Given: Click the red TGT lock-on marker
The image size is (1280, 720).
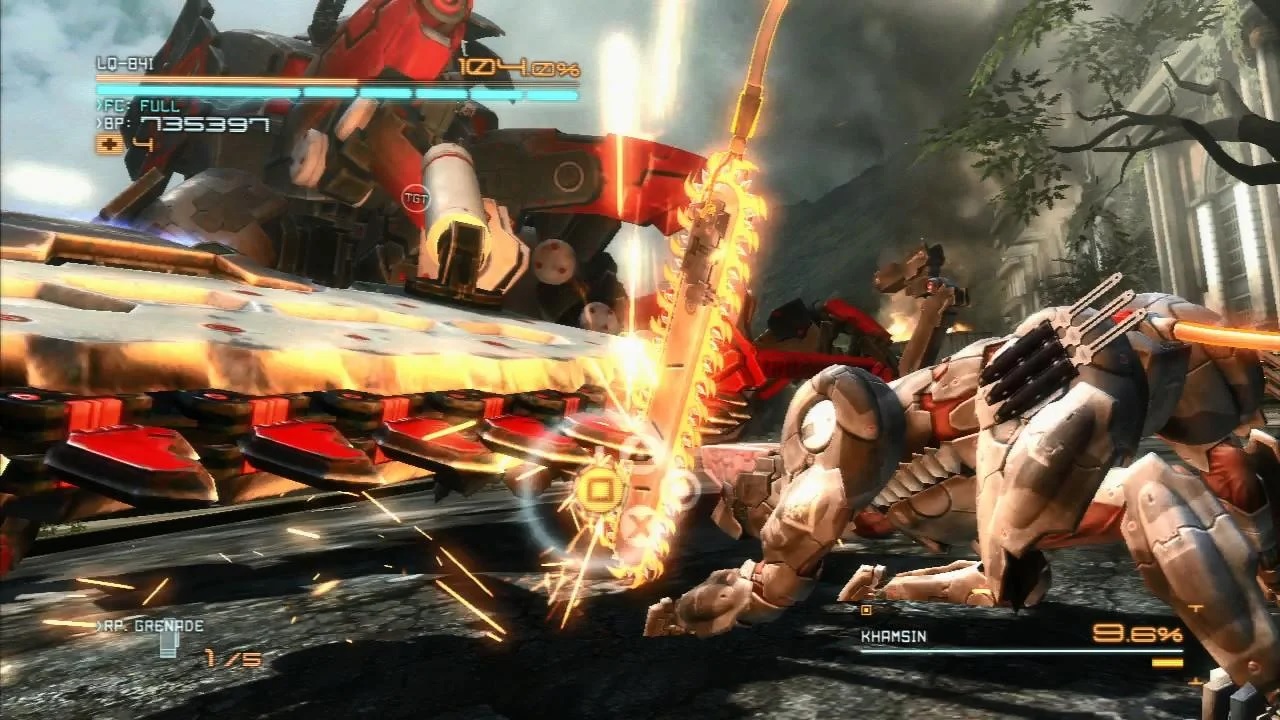Looking at the screenshot, I should pyautogui.click(x=414, y=198).
